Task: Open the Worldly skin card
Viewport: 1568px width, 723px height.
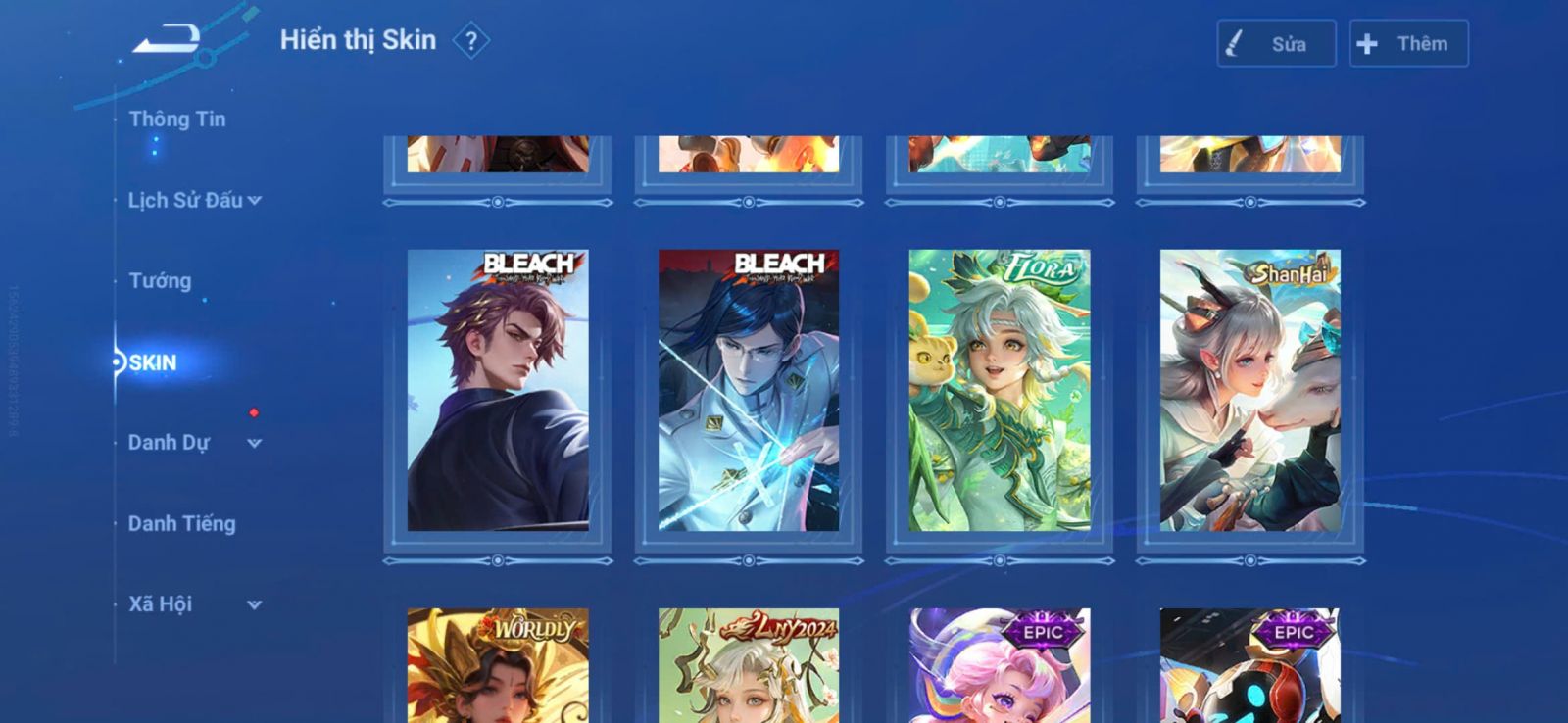Action: click(x=498, y=666)
